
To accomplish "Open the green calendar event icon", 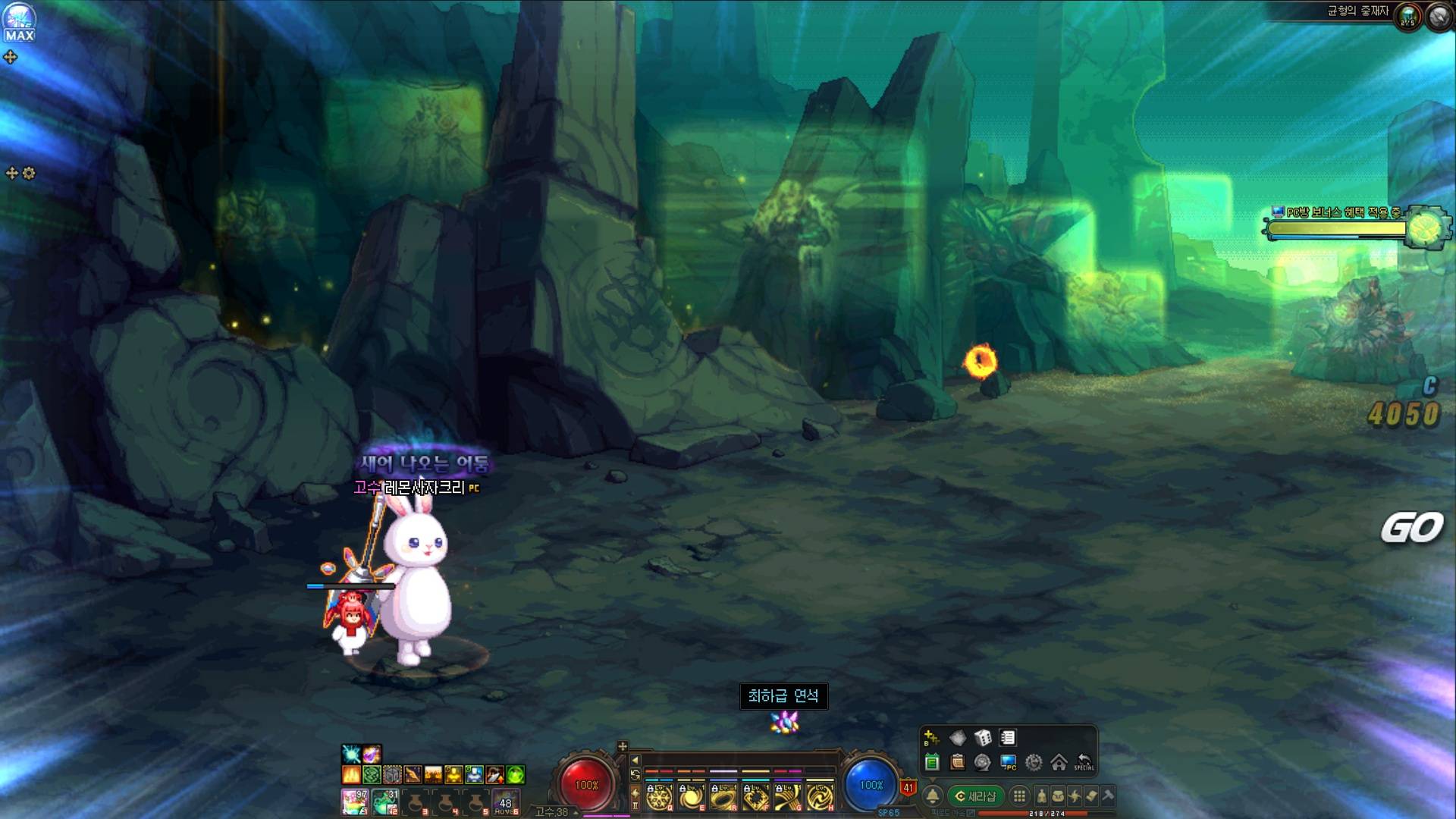I will [x=932, y=763].
